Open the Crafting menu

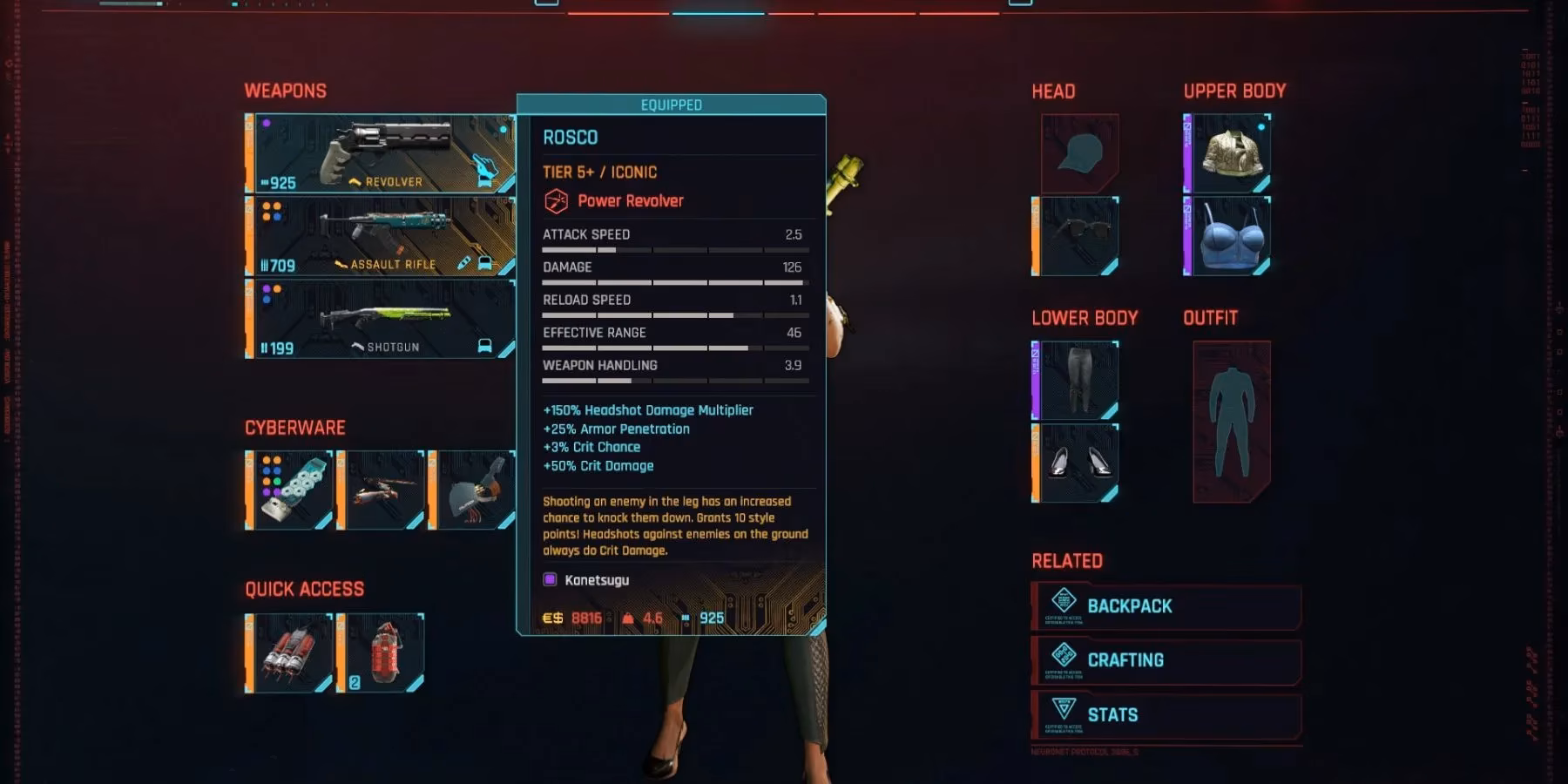tap(1167, 660)
